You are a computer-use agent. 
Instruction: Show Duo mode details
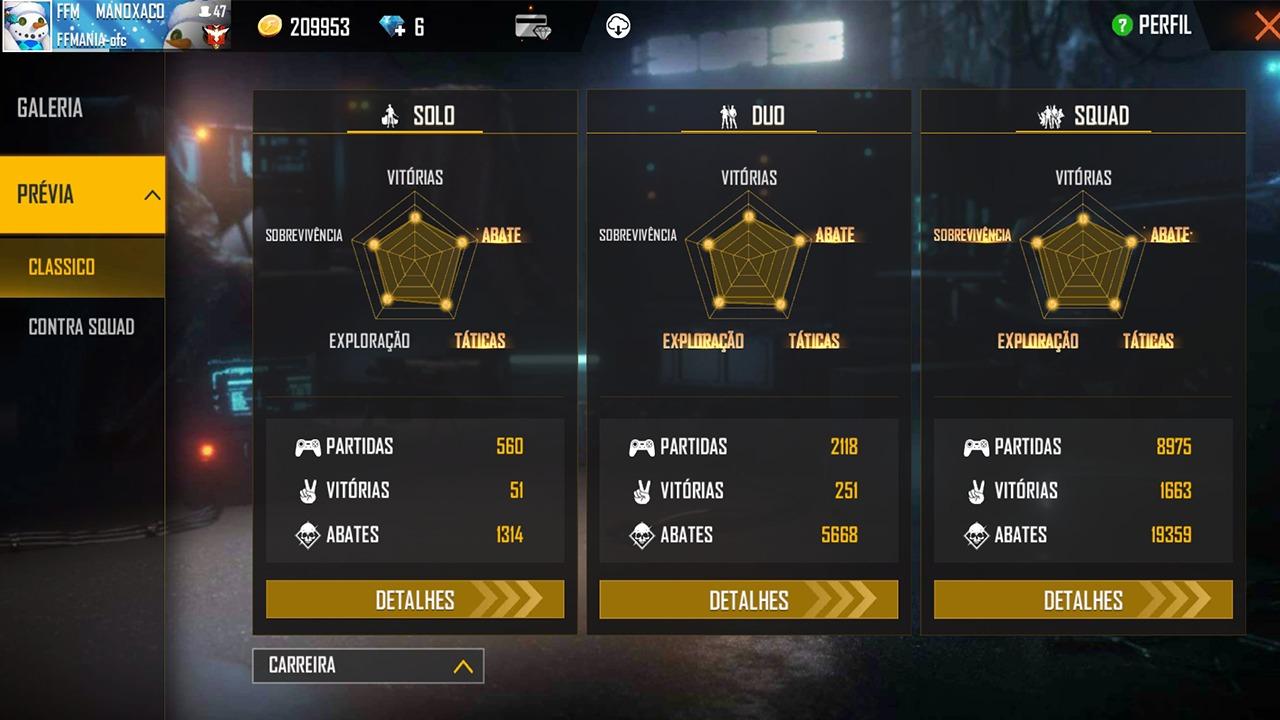tap(749, 600)
